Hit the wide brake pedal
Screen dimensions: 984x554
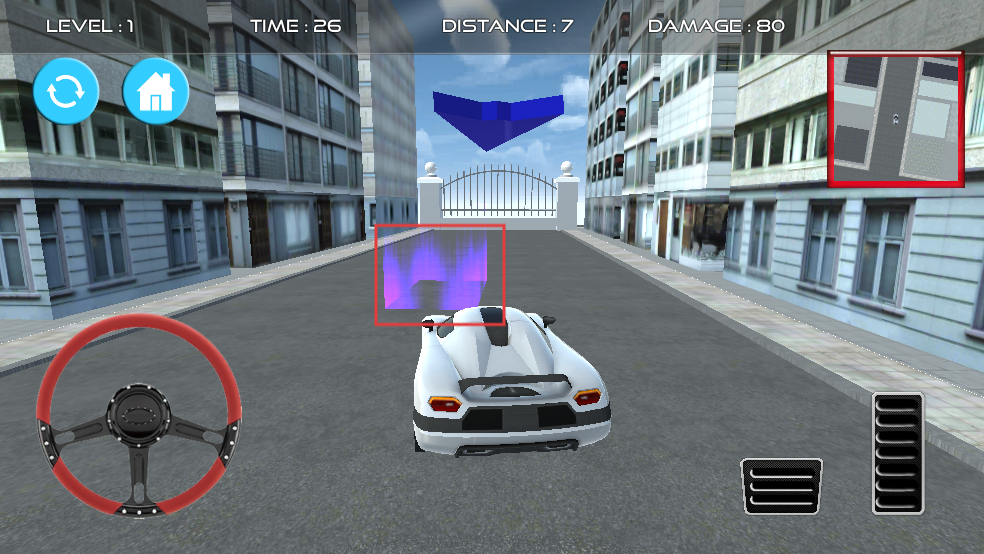pos(781,486)
